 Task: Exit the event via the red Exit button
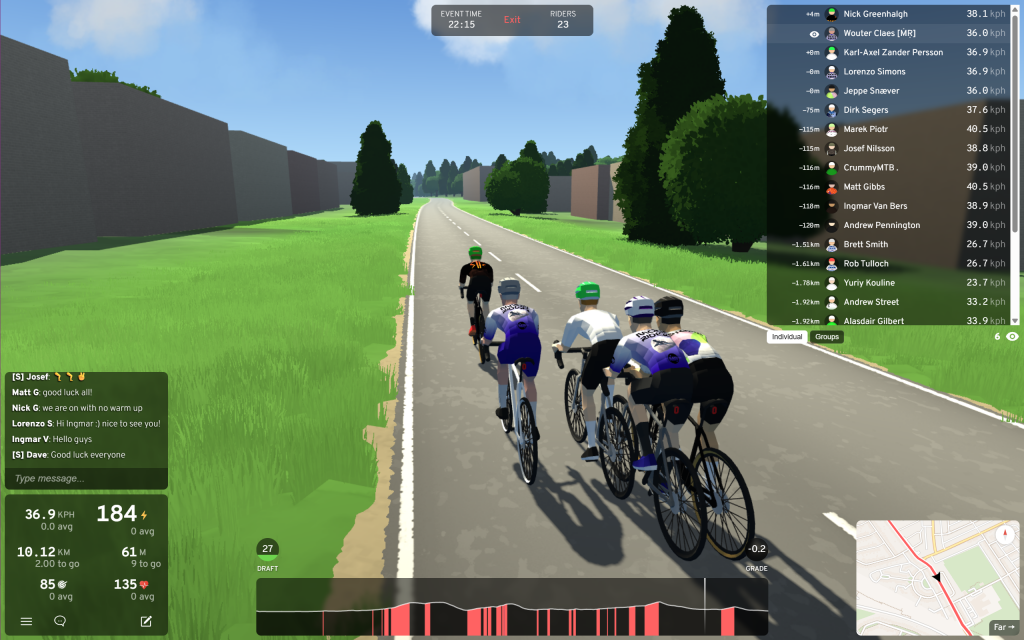click(512, 20)
